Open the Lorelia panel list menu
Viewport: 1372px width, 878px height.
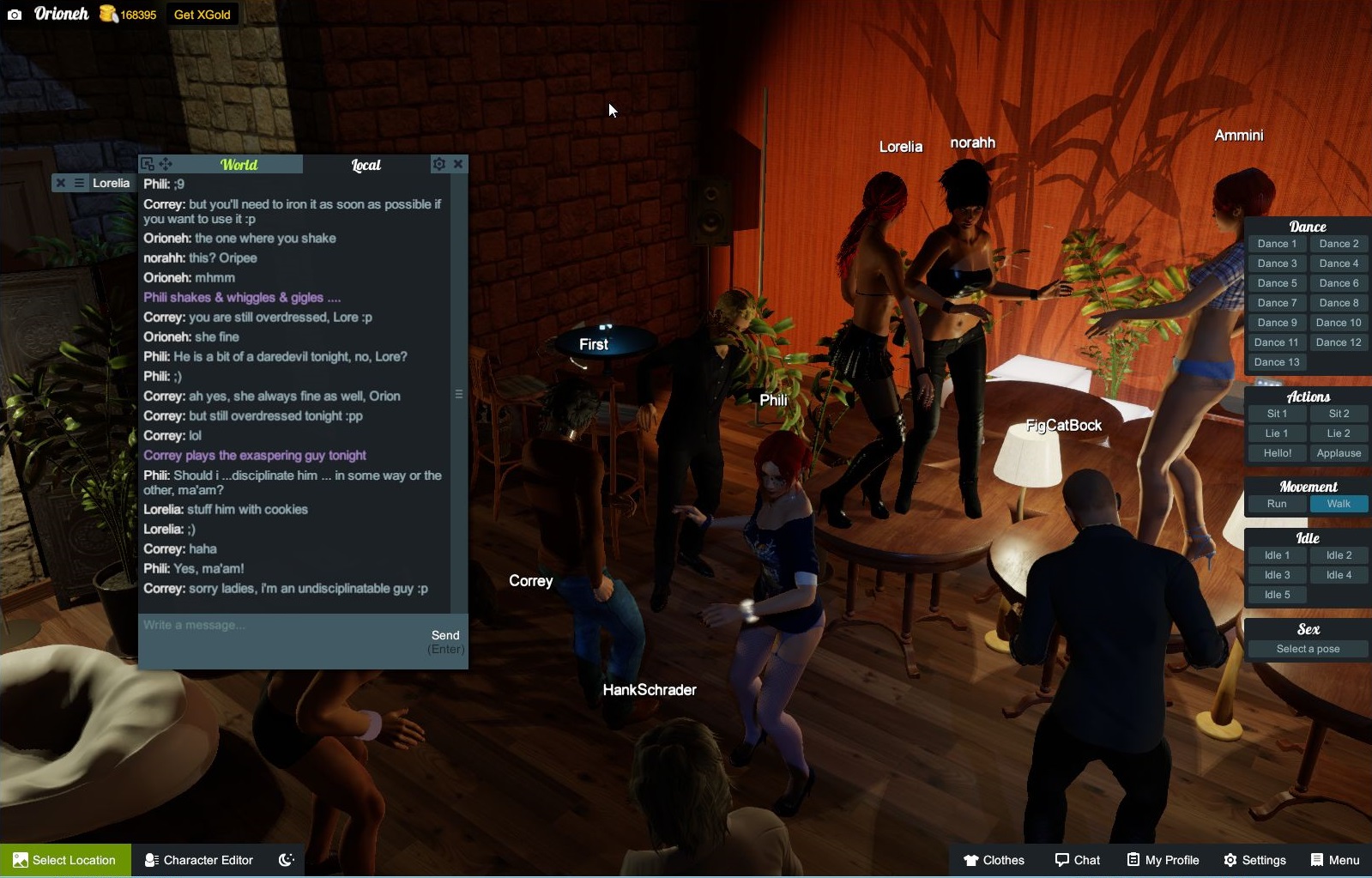pyautogui.click(x=79, y=182)
